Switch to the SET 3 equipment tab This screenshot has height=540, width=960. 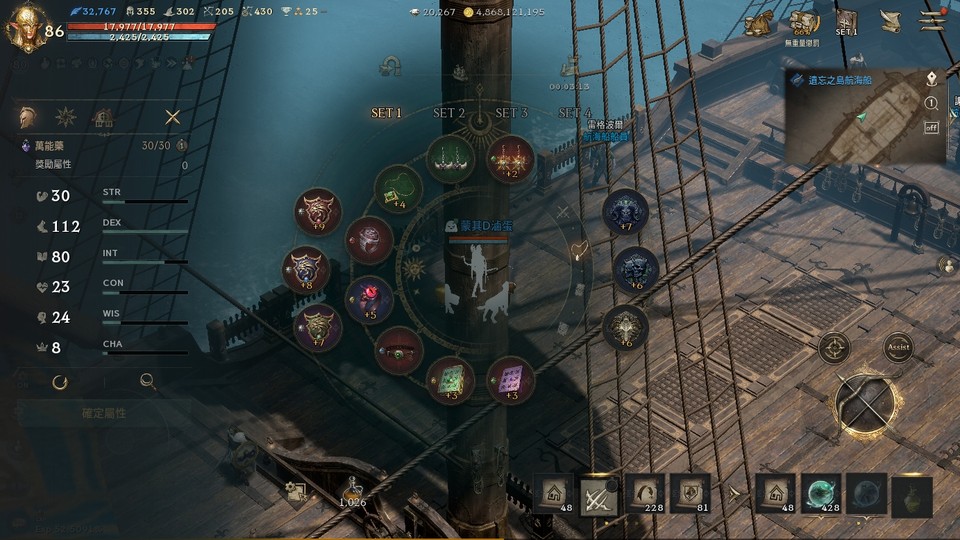511,113
